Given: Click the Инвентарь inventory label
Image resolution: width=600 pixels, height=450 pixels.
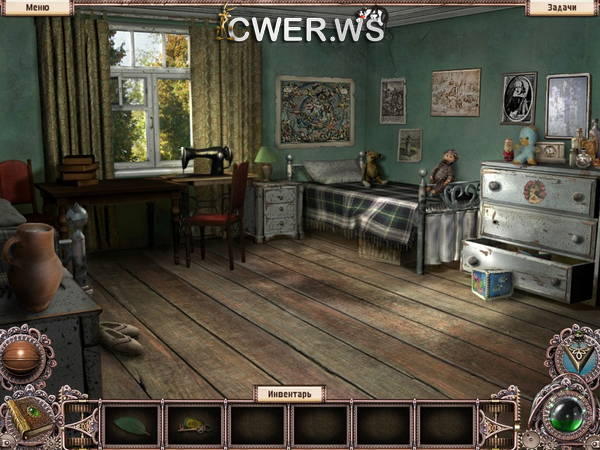Looking at the screenshot, I should pos(290,393).
